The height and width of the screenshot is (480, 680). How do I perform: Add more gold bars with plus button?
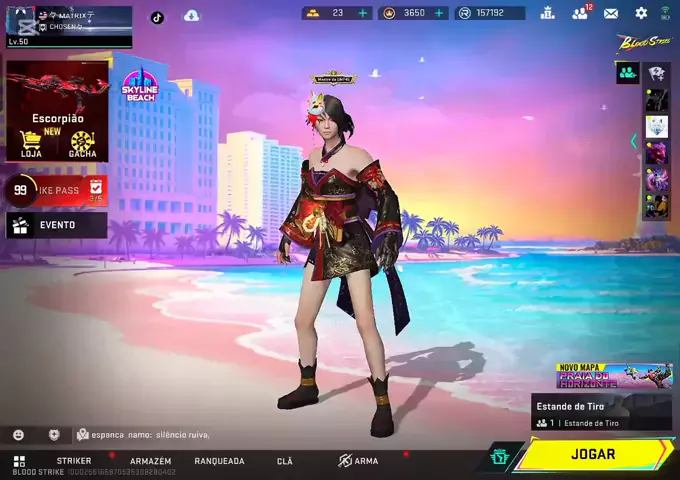tap(363, 13)
